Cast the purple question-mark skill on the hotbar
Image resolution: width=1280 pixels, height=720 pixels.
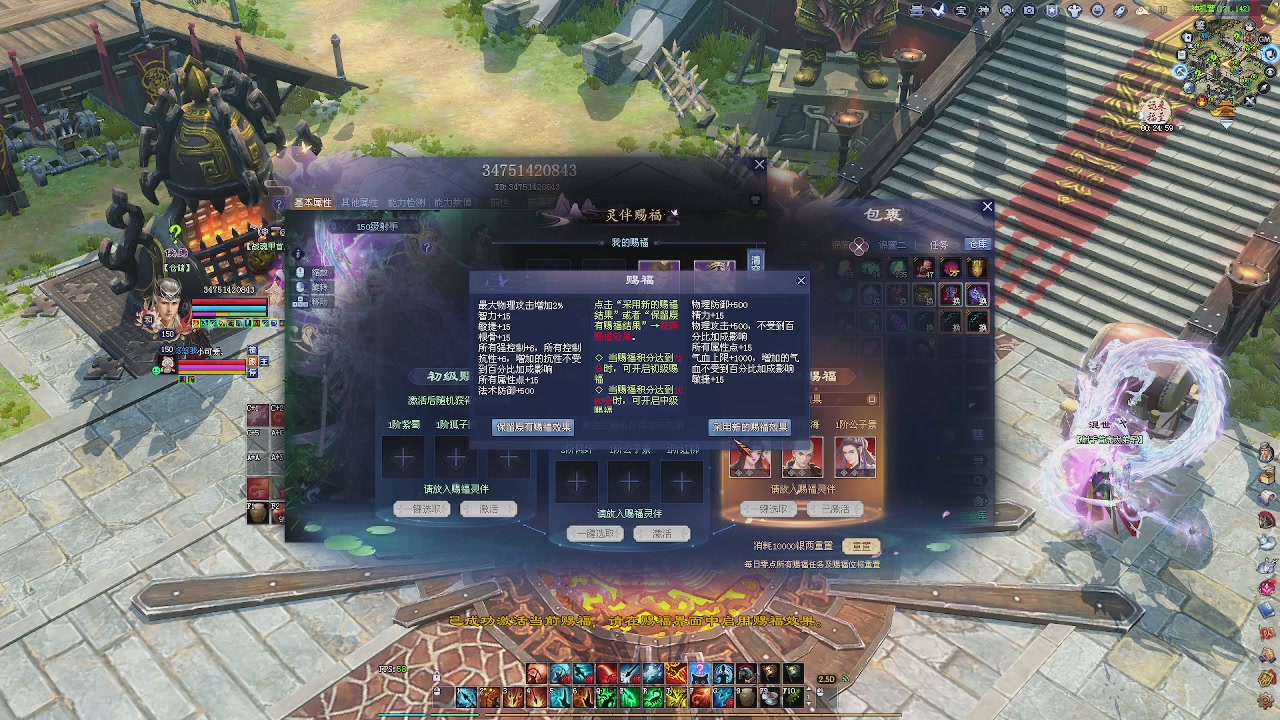[x=700, y=670]
